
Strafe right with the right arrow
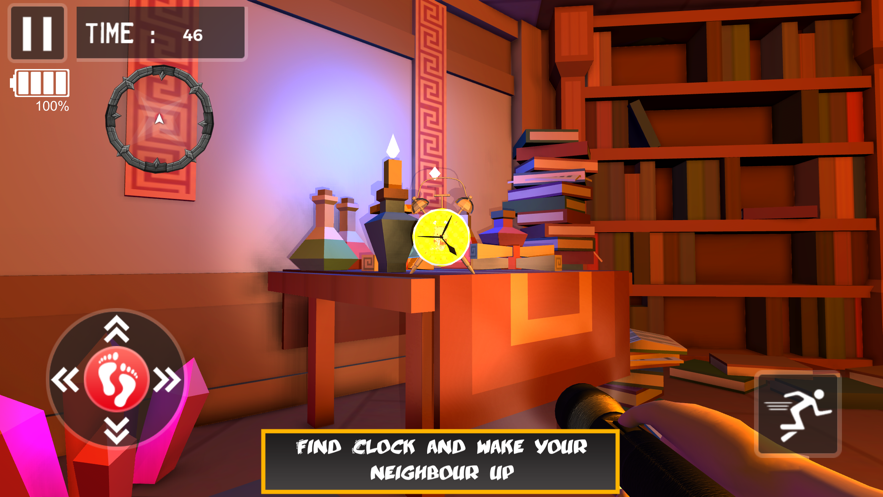pyautogui.click(x=167, y=380)
